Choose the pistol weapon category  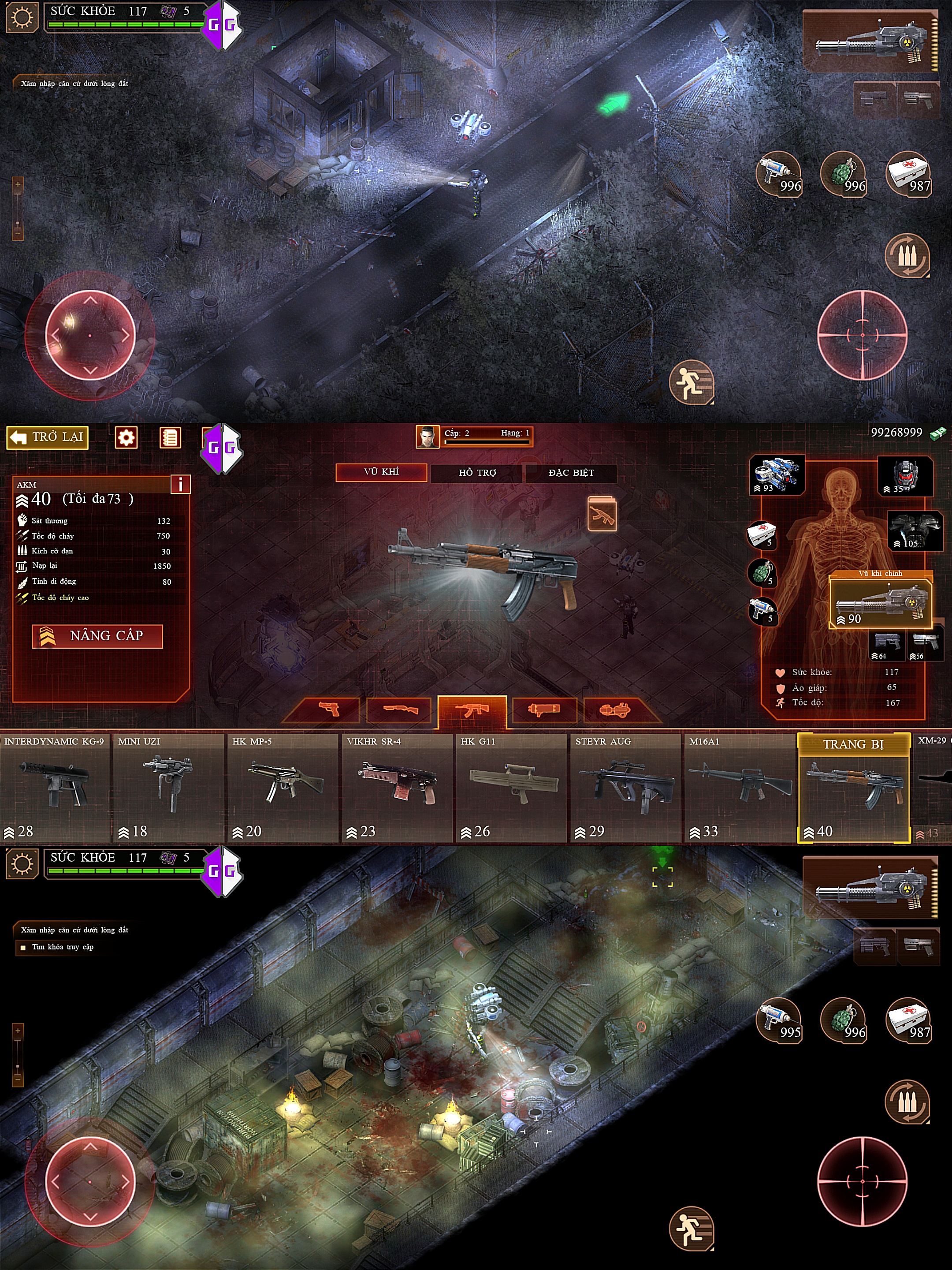click(329, 710)
